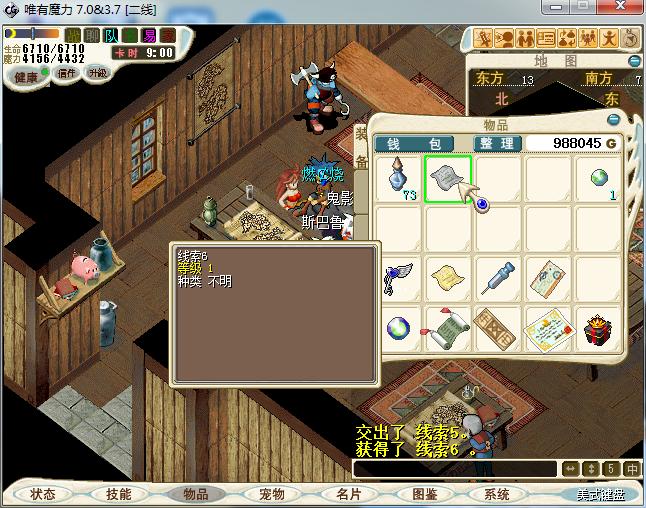The width and height of the screenshot is (646, 508).
Task: Select the winged blue gem necklace item
Action: [399, 277]
